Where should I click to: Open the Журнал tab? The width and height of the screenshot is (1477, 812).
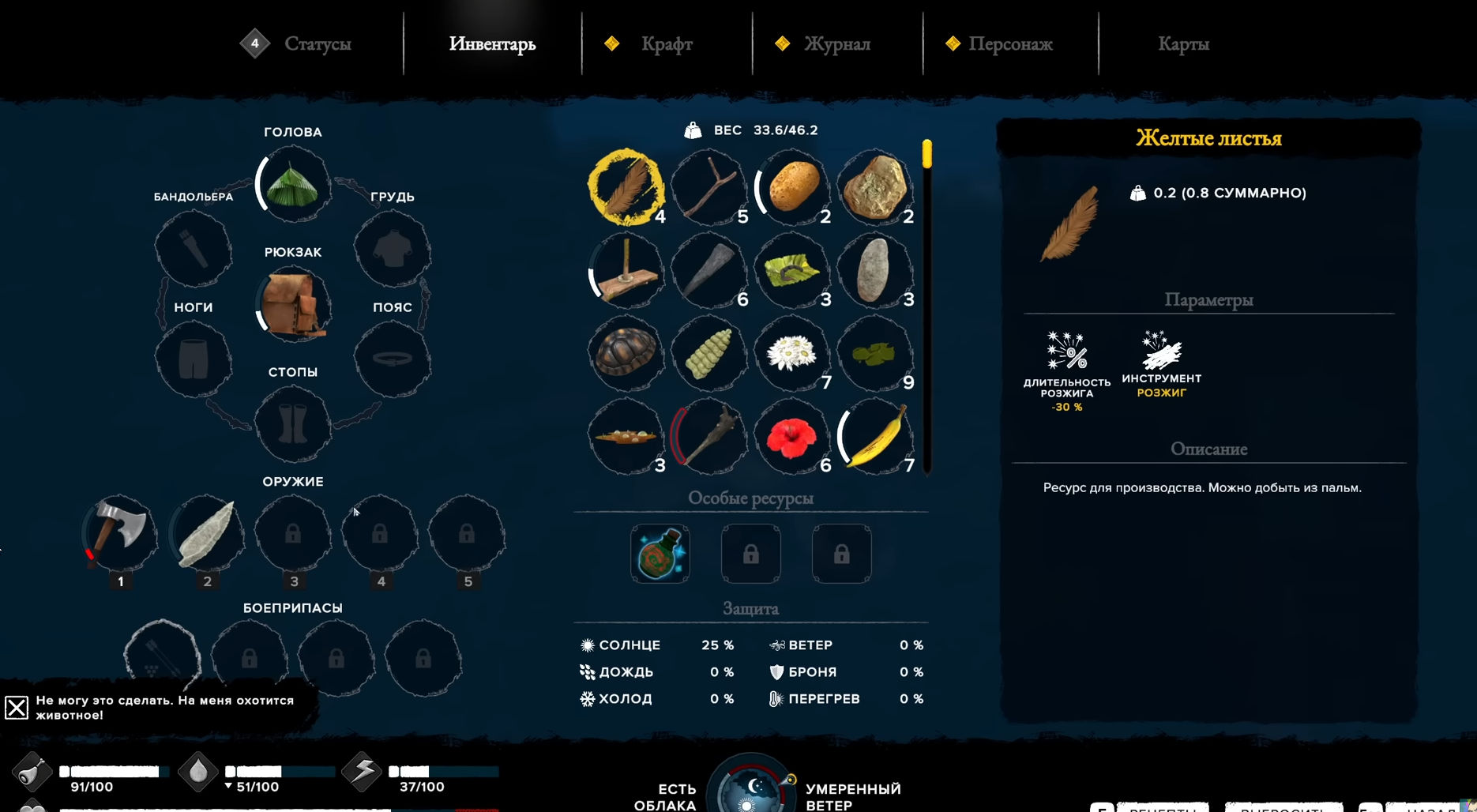[x=836, y=44]
